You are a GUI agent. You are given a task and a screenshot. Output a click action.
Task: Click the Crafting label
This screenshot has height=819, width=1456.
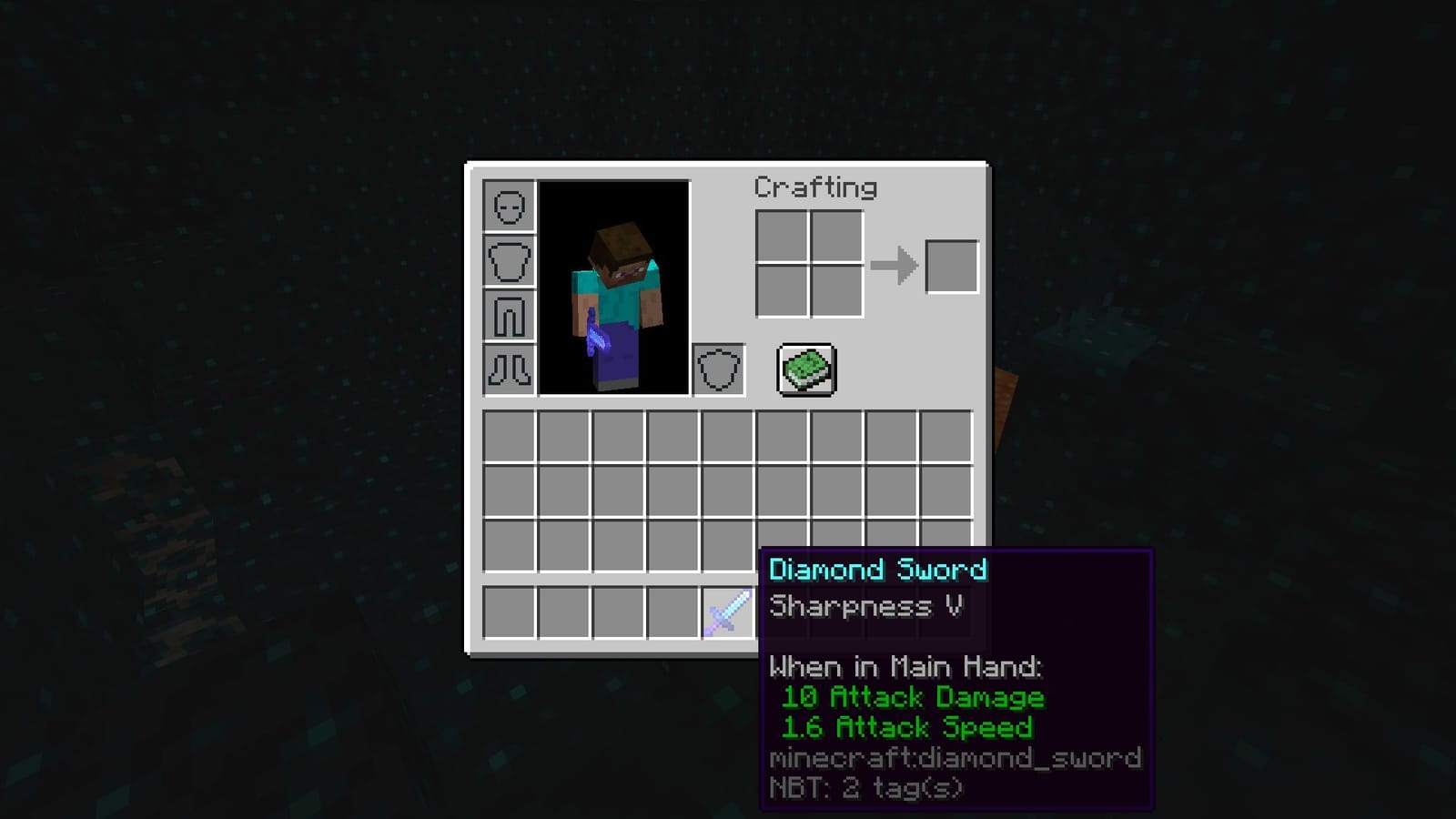(814, 187)
